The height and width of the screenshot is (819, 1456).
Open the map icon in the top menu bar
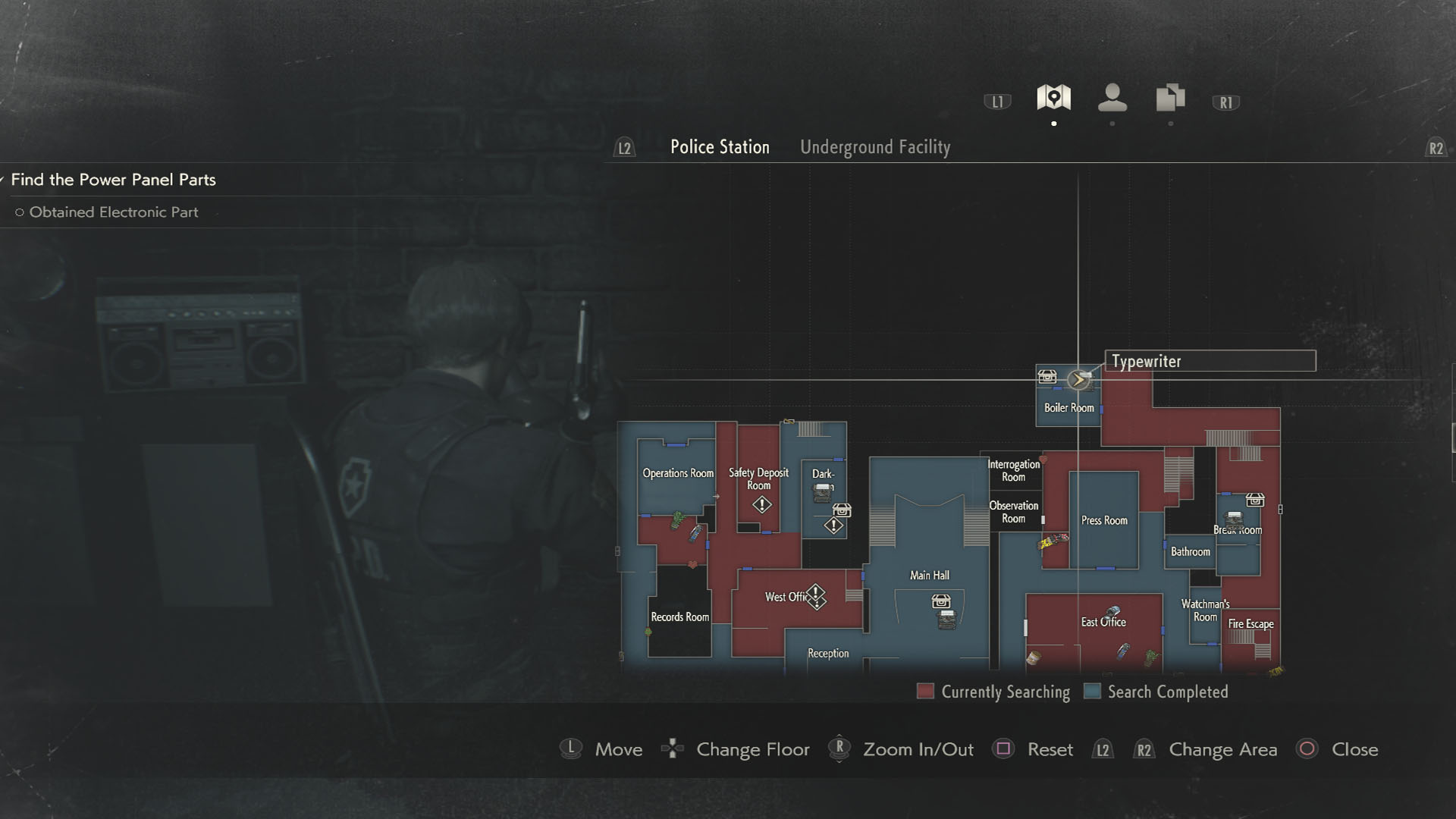tap(1054, 97)
